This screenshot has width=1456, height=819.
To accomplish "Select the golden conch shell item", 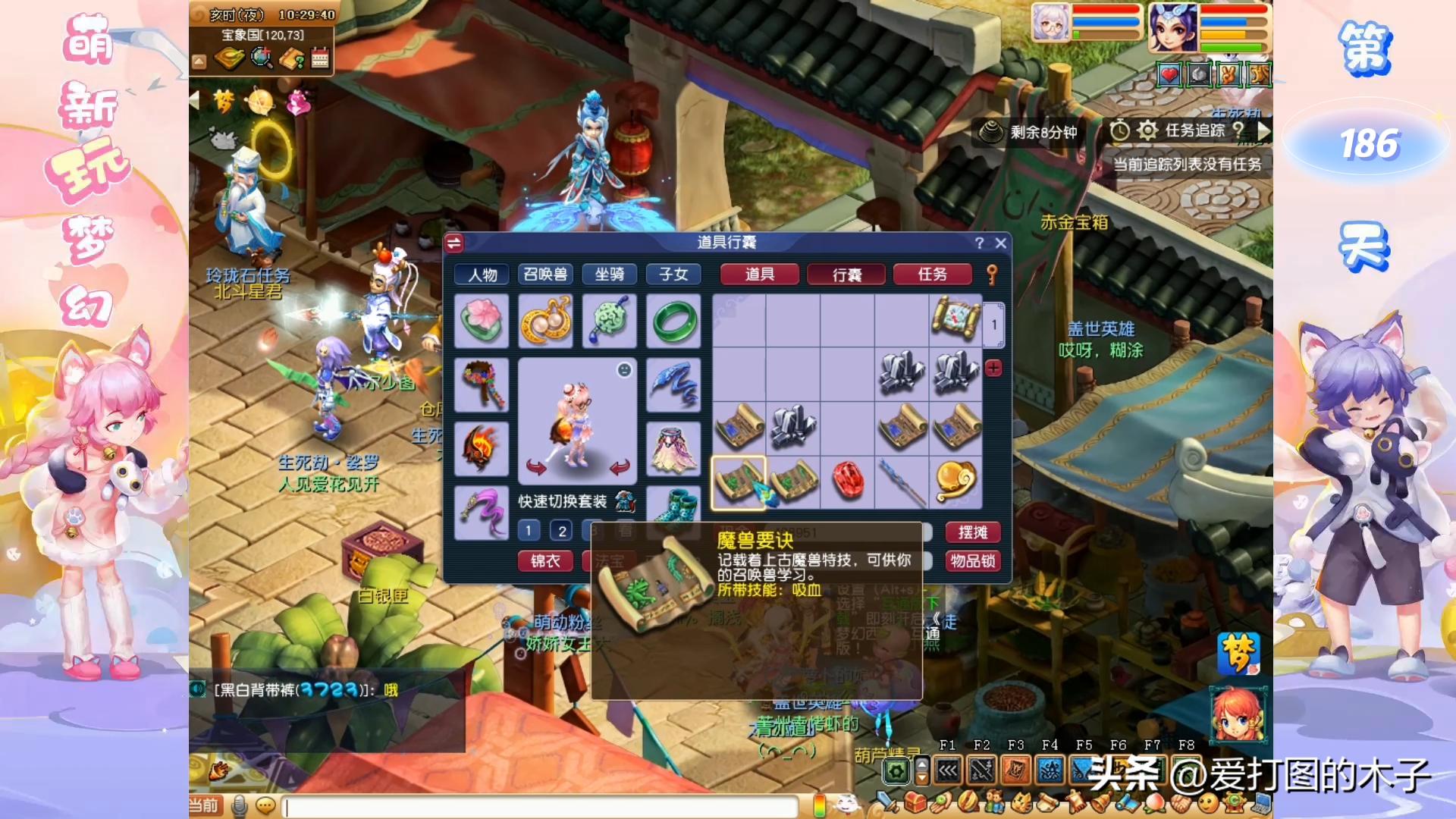I will (955, 481).
